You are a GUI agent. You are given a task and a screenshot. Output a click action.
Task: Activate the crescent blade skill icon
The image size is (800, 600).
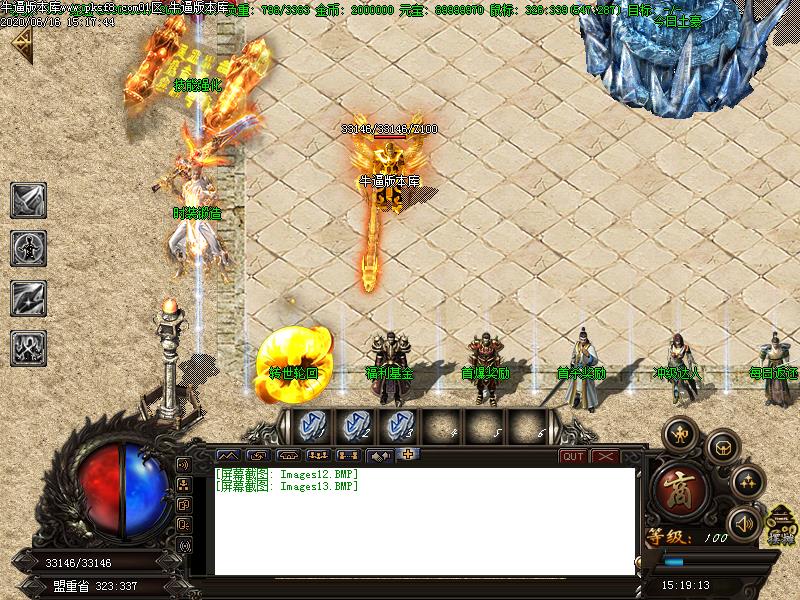click(27, 298)
